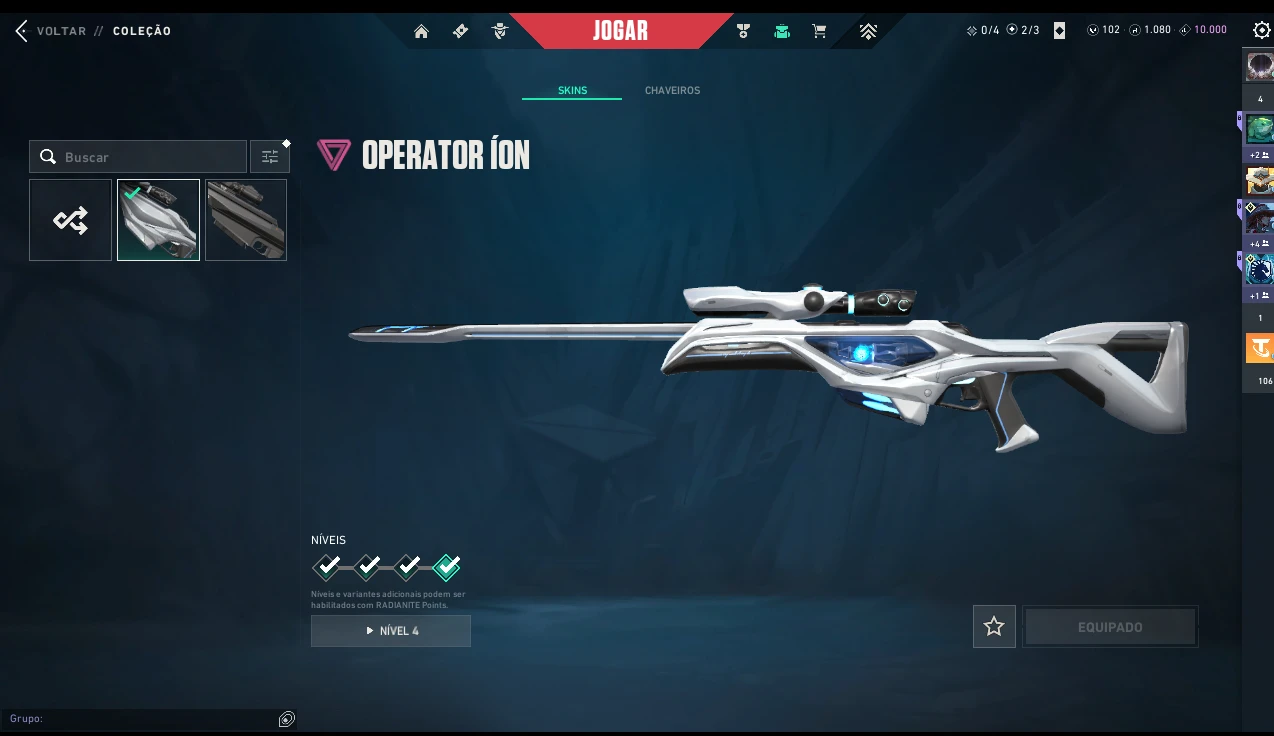
Task: Select the first level checkmark under Níveis
Action: click(x=327, y=567)
